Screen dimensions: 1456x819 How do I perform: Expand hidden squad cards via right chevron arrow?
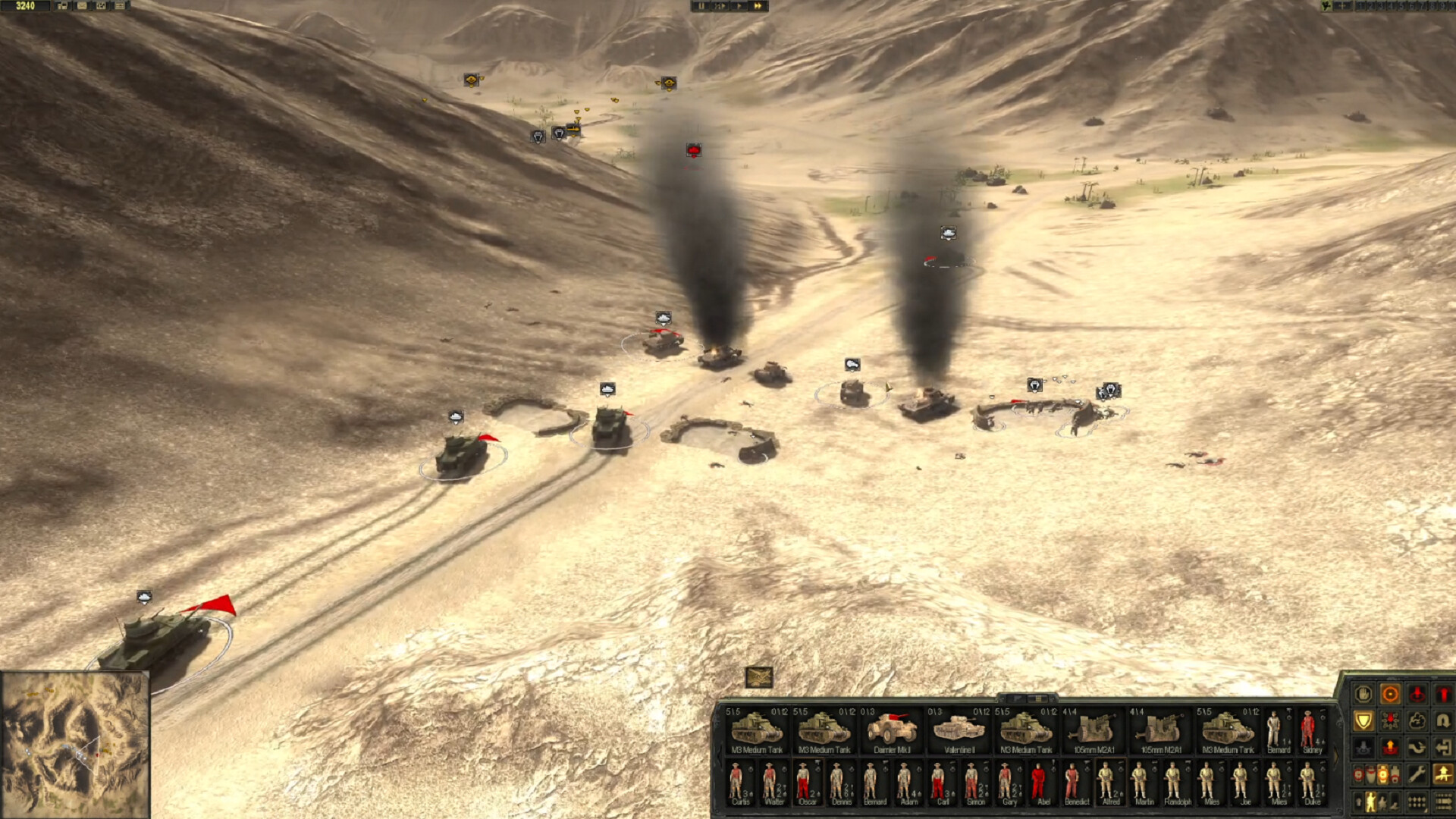(1336, 754)
